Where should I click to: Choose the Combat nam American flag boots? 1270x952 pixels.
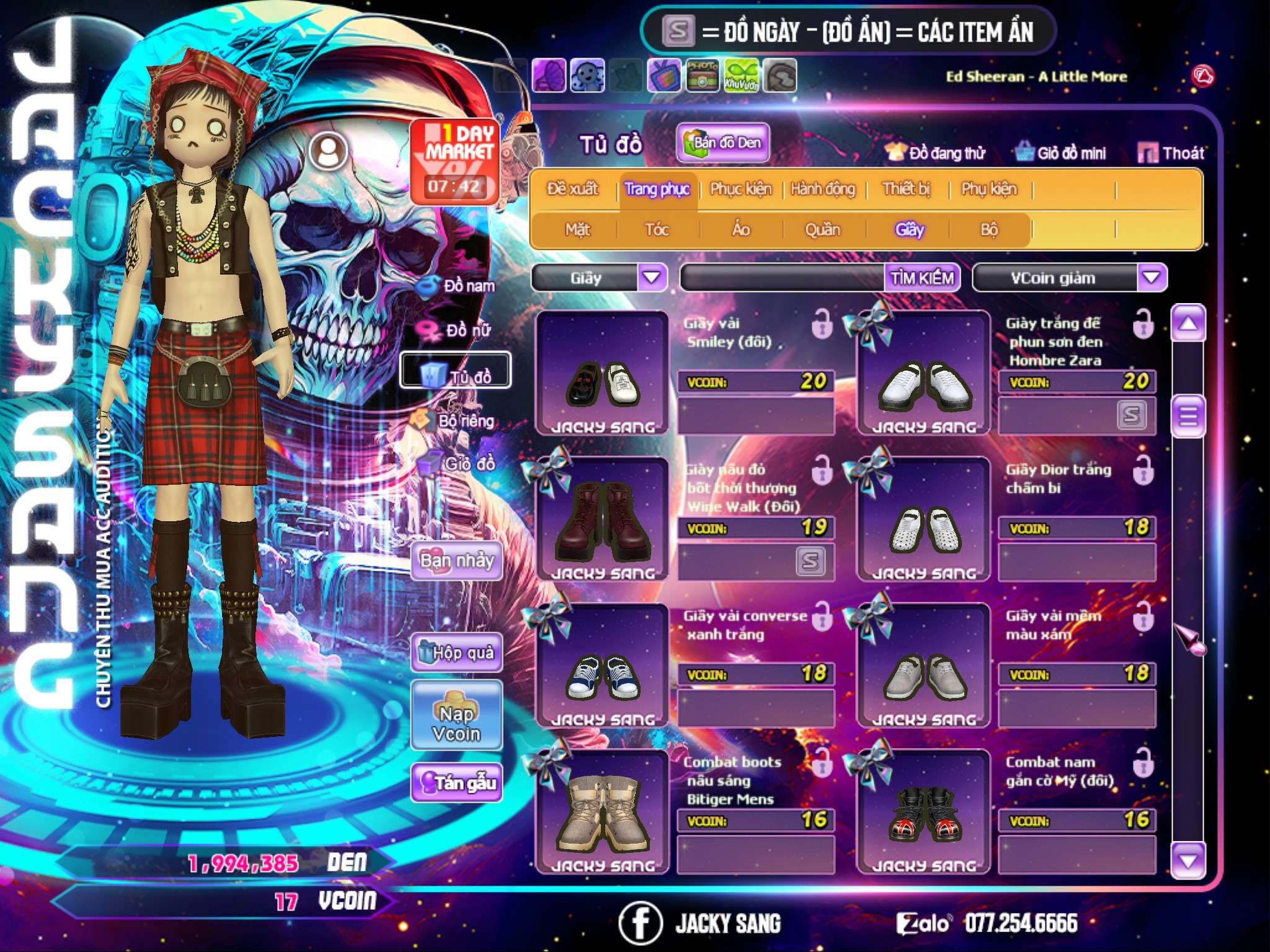(x=923, y=812)
